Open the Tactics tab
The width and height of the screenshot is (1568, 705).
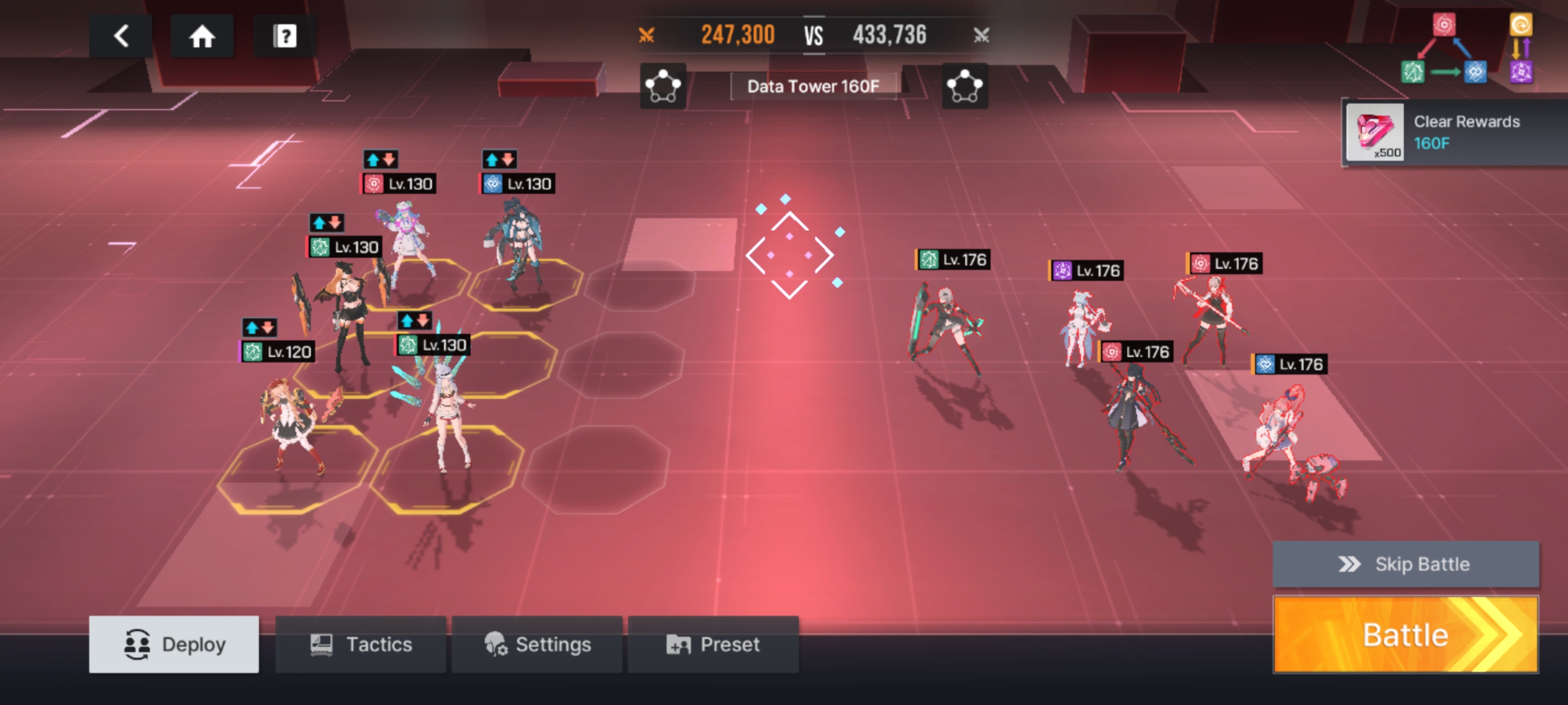tap(360, 644)
